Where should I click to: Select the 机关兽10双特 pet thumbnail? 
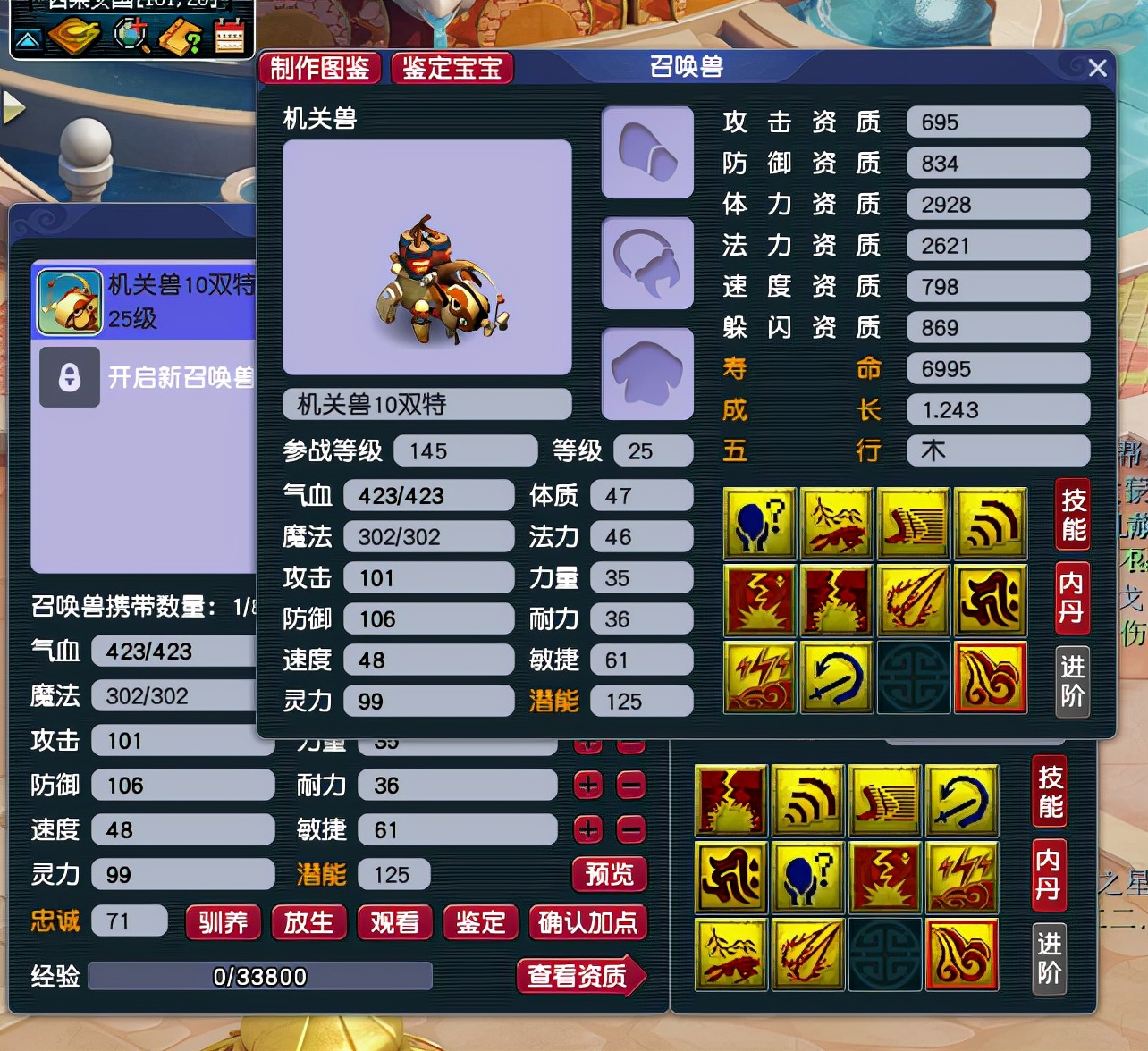(70, 301)
